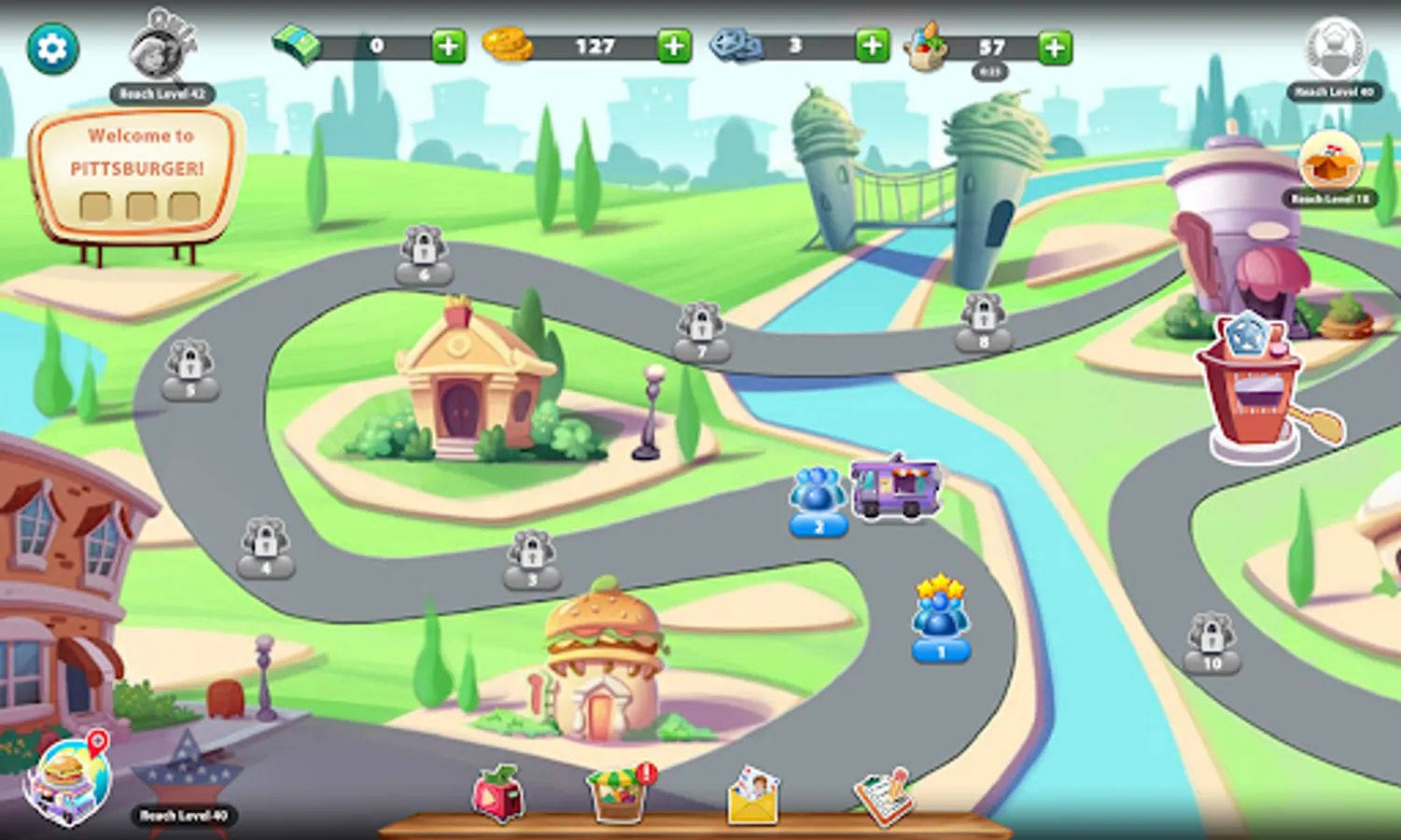Play level 1 marked with stars
The height and width of the screenshot is (840, 1401).
coord(940,621)
